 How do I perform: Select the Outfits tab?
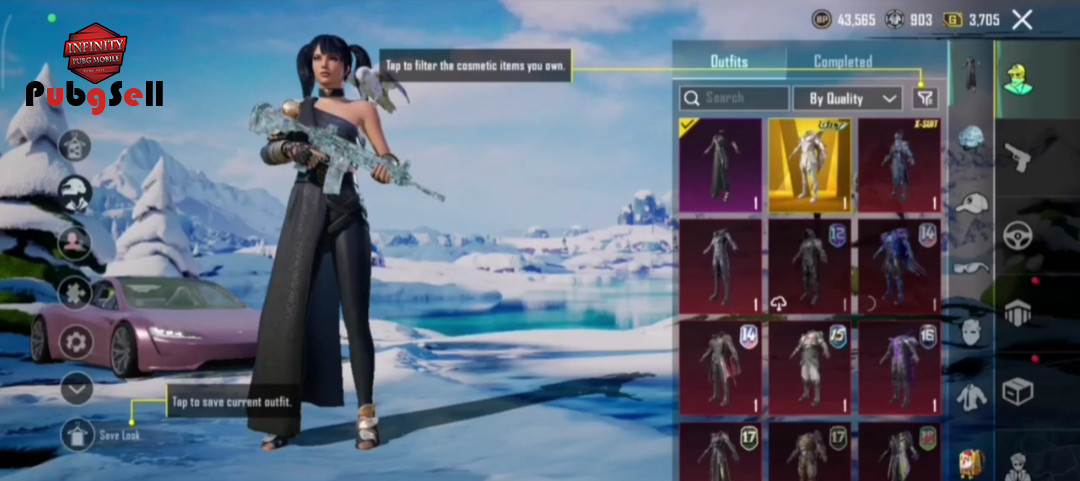[x=729, y=61]
